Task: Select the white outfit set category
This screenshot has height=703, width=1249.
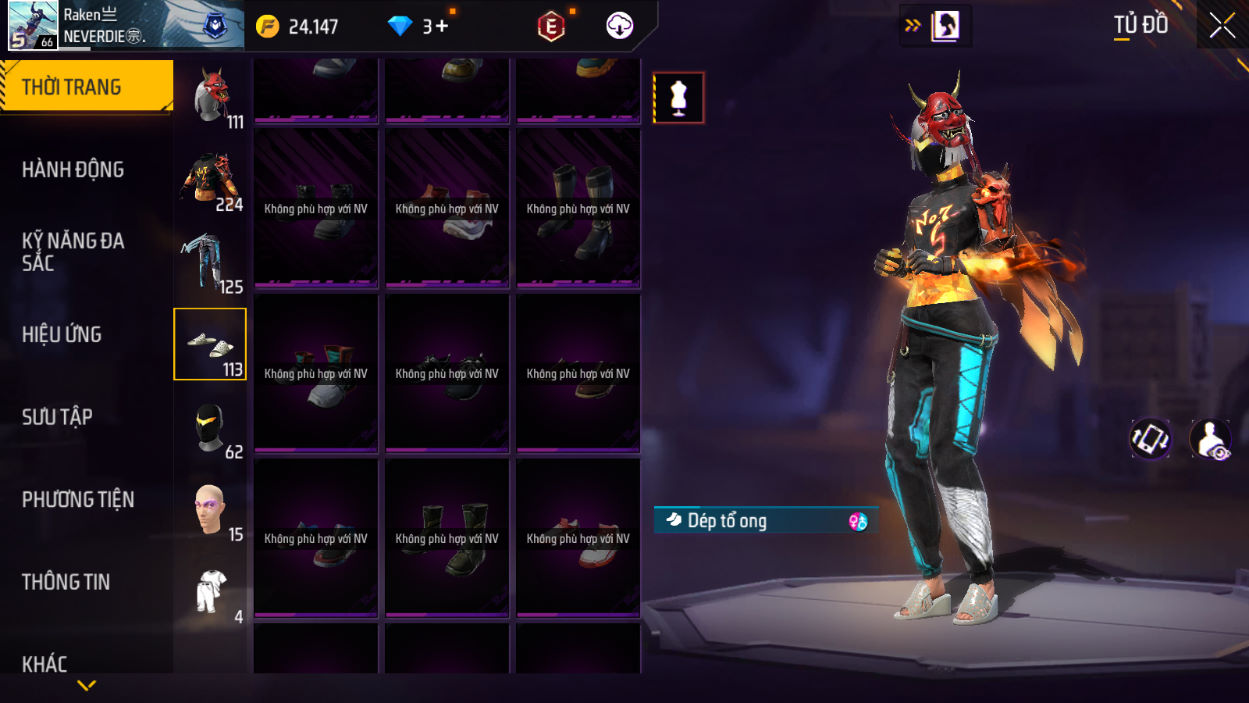Action: [x=210, y=592]
